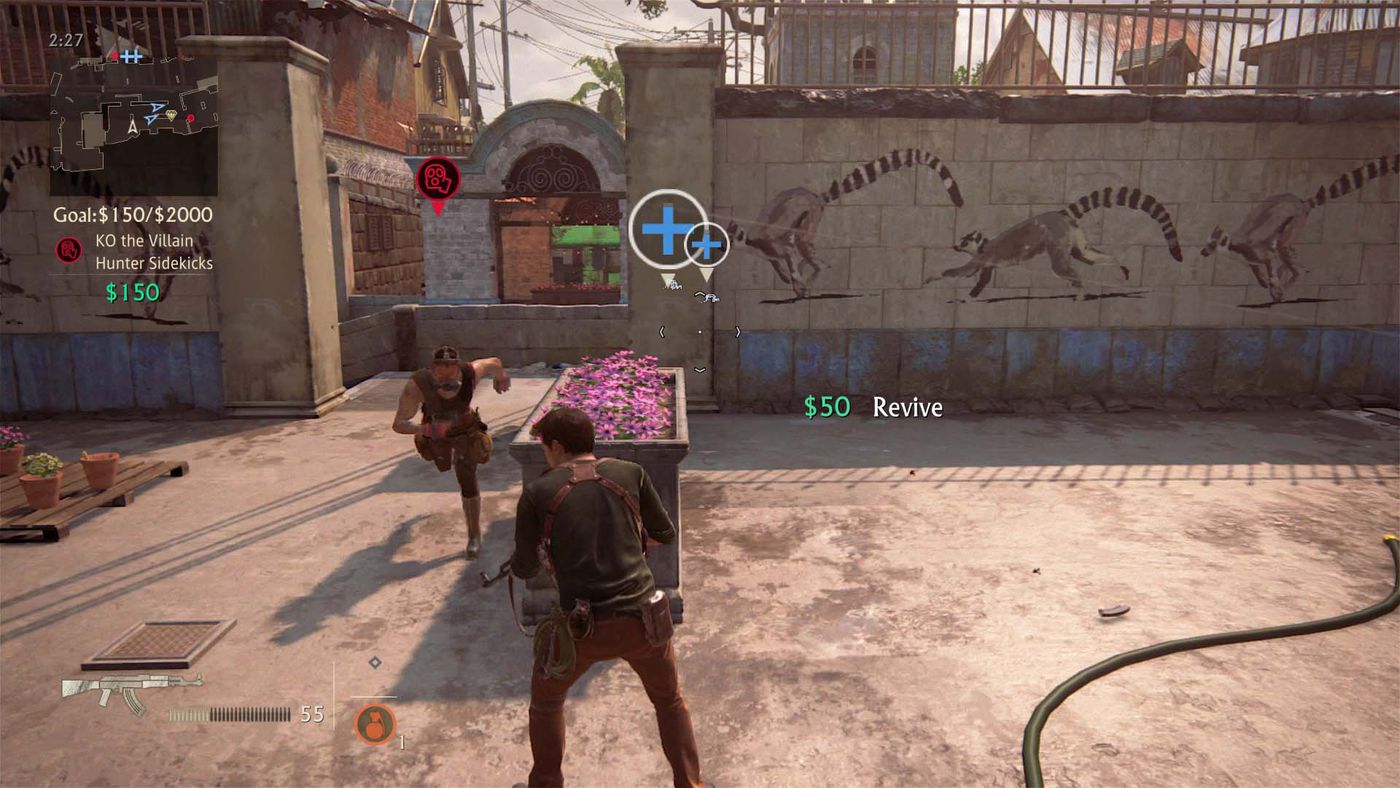Click the downed sidekick icon beneath the revive marker
The width and height of the screenshot is (1400, 788).
click(673, 286)
